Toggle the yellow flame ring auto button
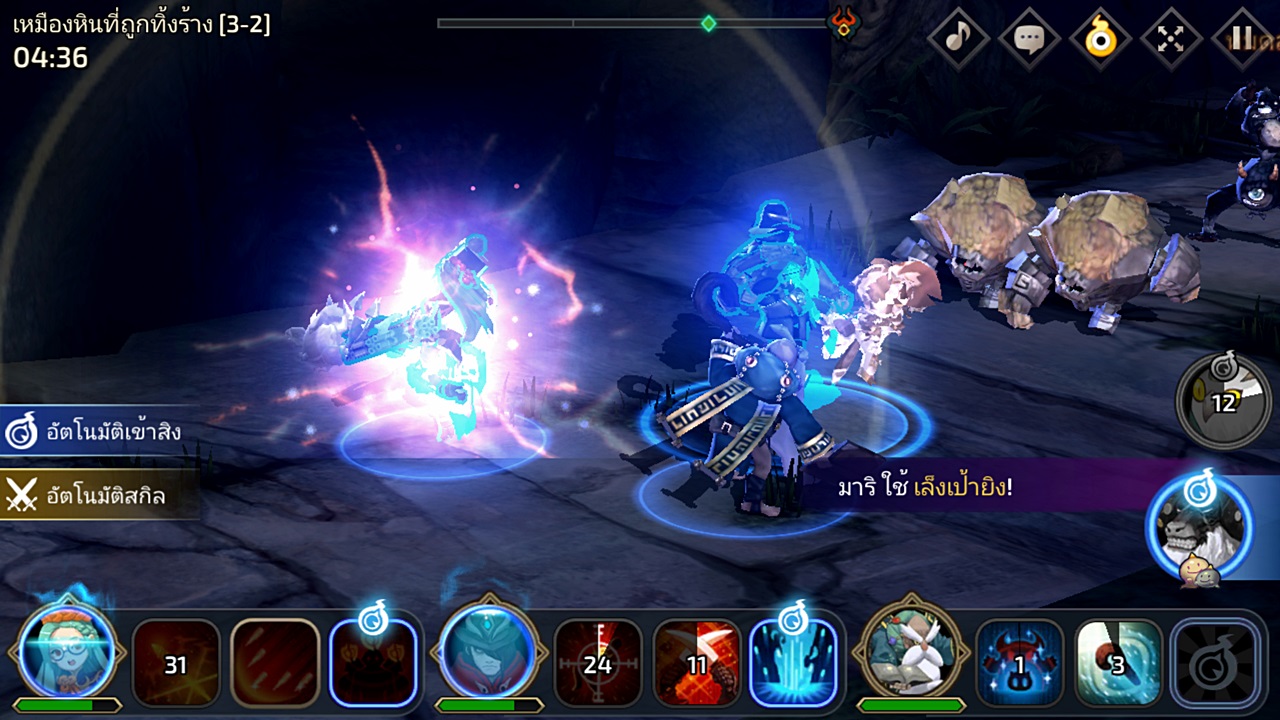1280x720 pixels. (1100, 39)
